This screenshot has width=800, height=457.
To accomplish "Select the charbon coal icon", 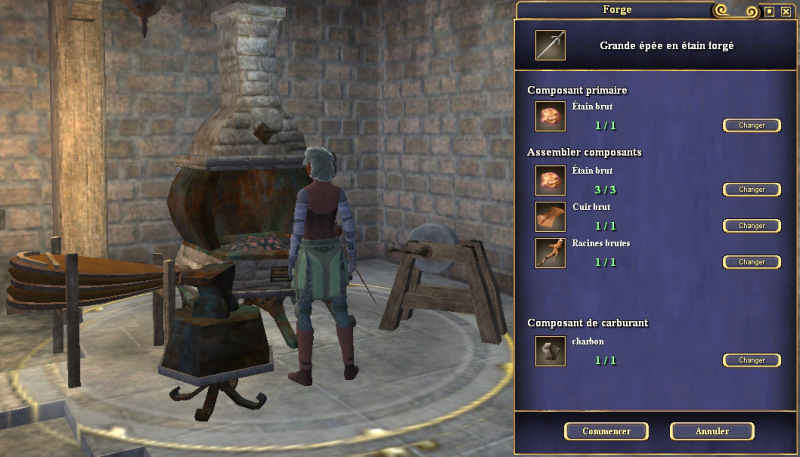I will pyautogui.click(x=550, y=351).
